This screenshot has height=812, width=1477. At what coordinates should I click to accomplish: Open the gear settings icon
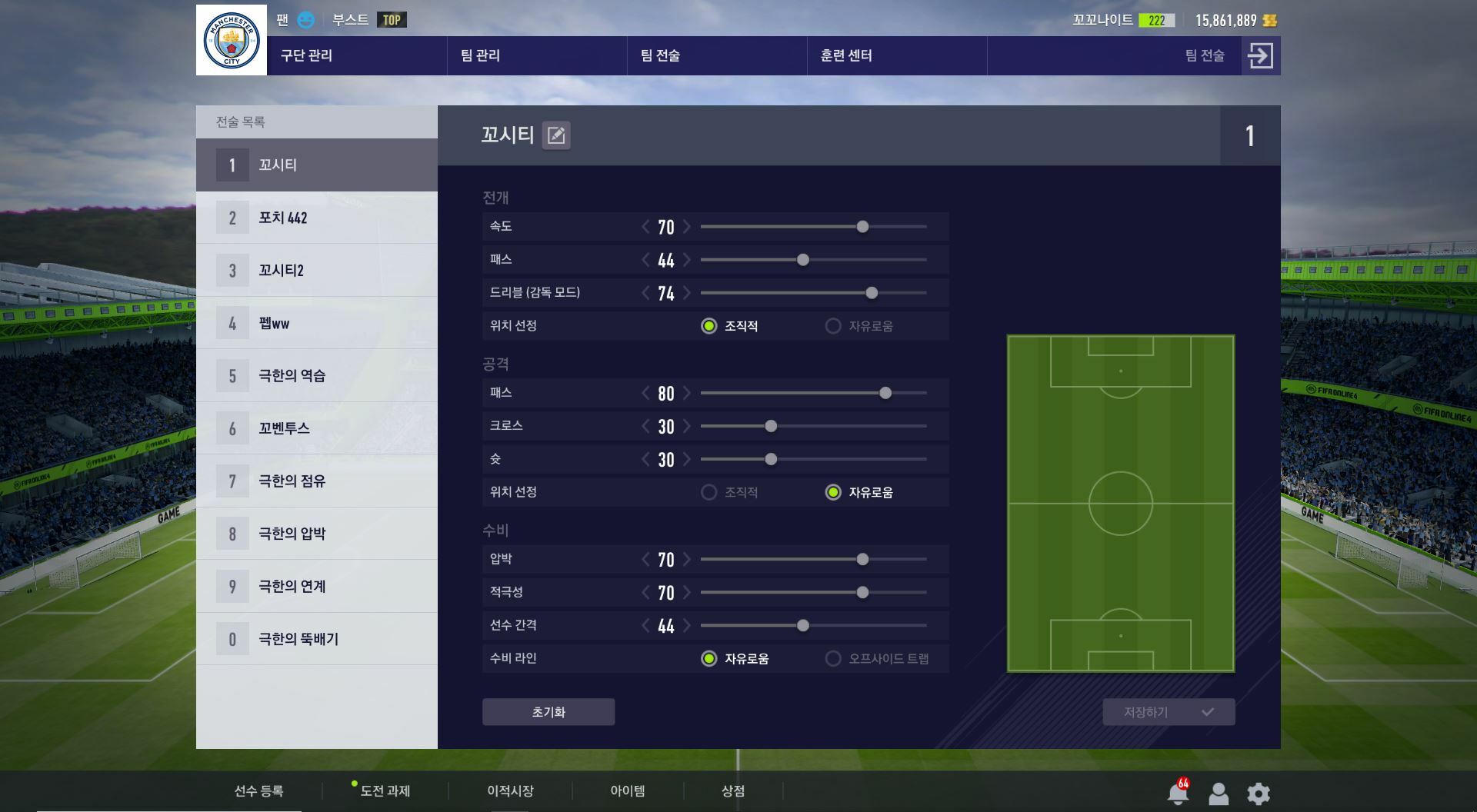coord(1259,793)
